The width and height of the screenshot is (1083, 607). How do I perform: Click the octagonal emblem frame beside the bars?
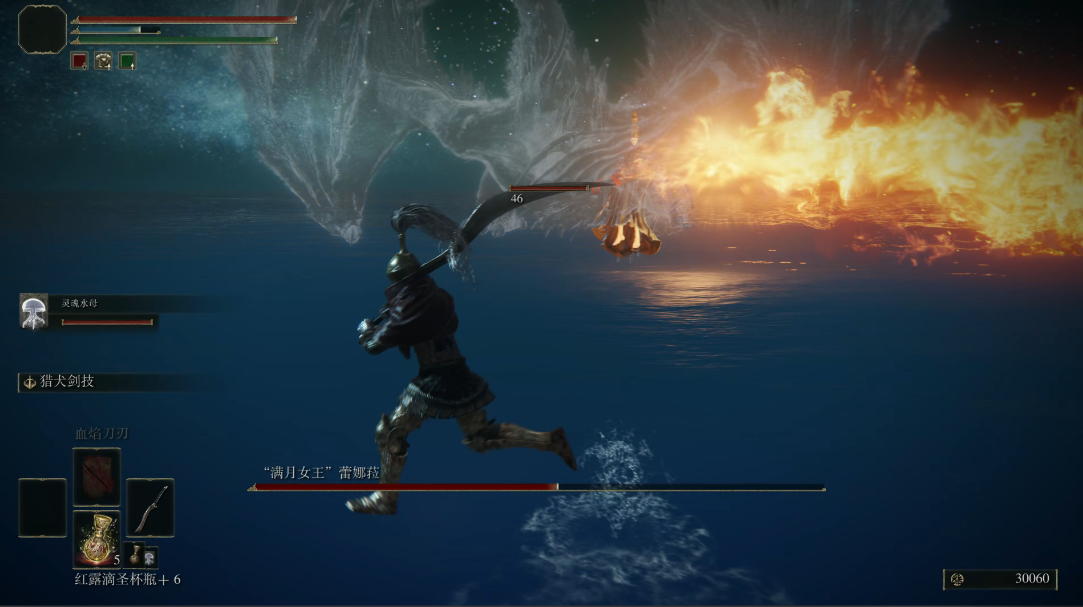[42, 29]
